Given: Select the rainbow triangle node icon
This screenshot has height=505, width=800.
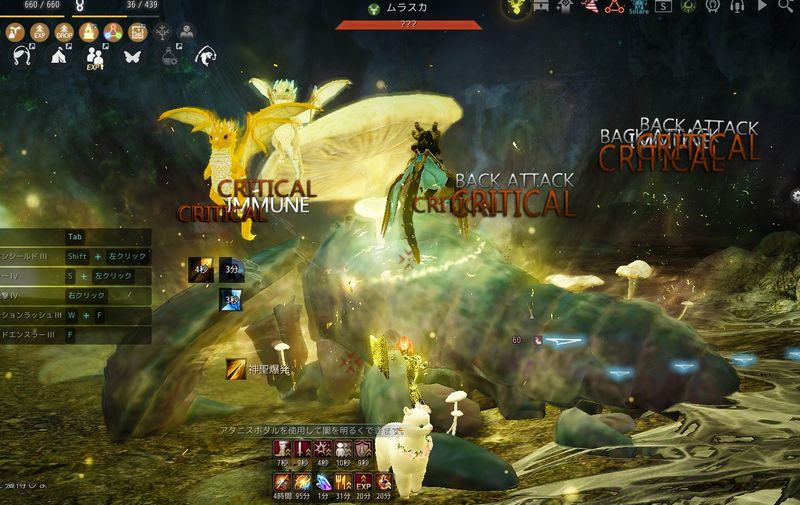Looking at the screenshot, I should pyautogui.click(x=112, y=31).
